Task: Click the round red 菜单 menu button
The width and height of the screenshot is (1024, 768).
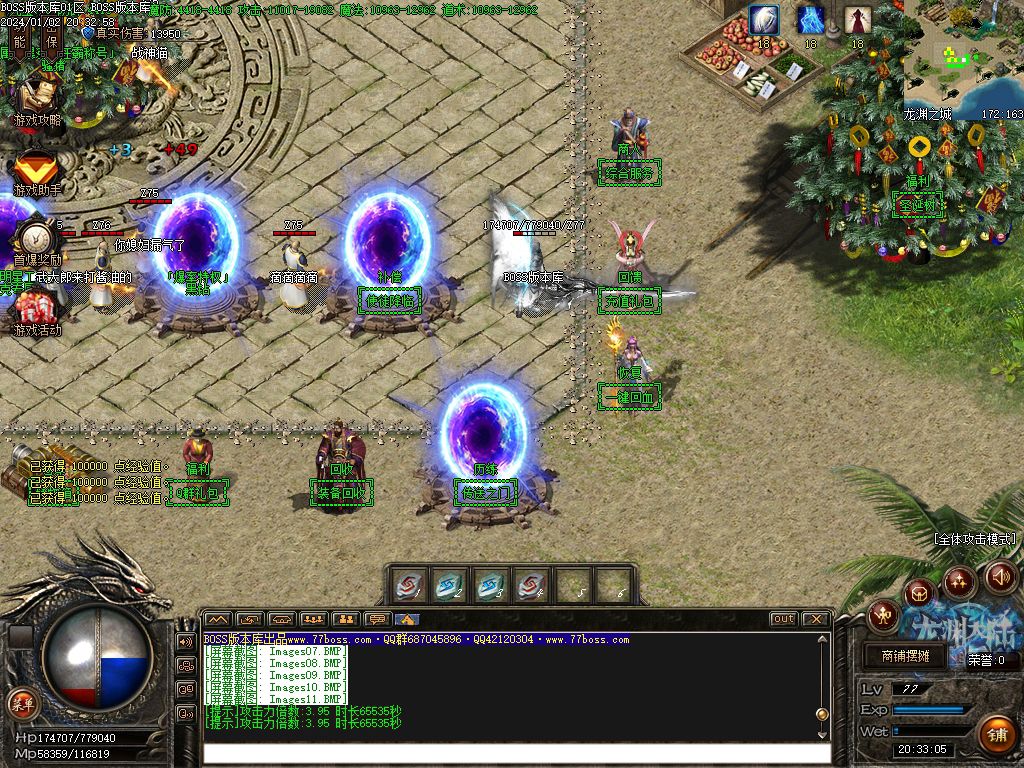Action: pyautogui.click(x=22, y=702)
